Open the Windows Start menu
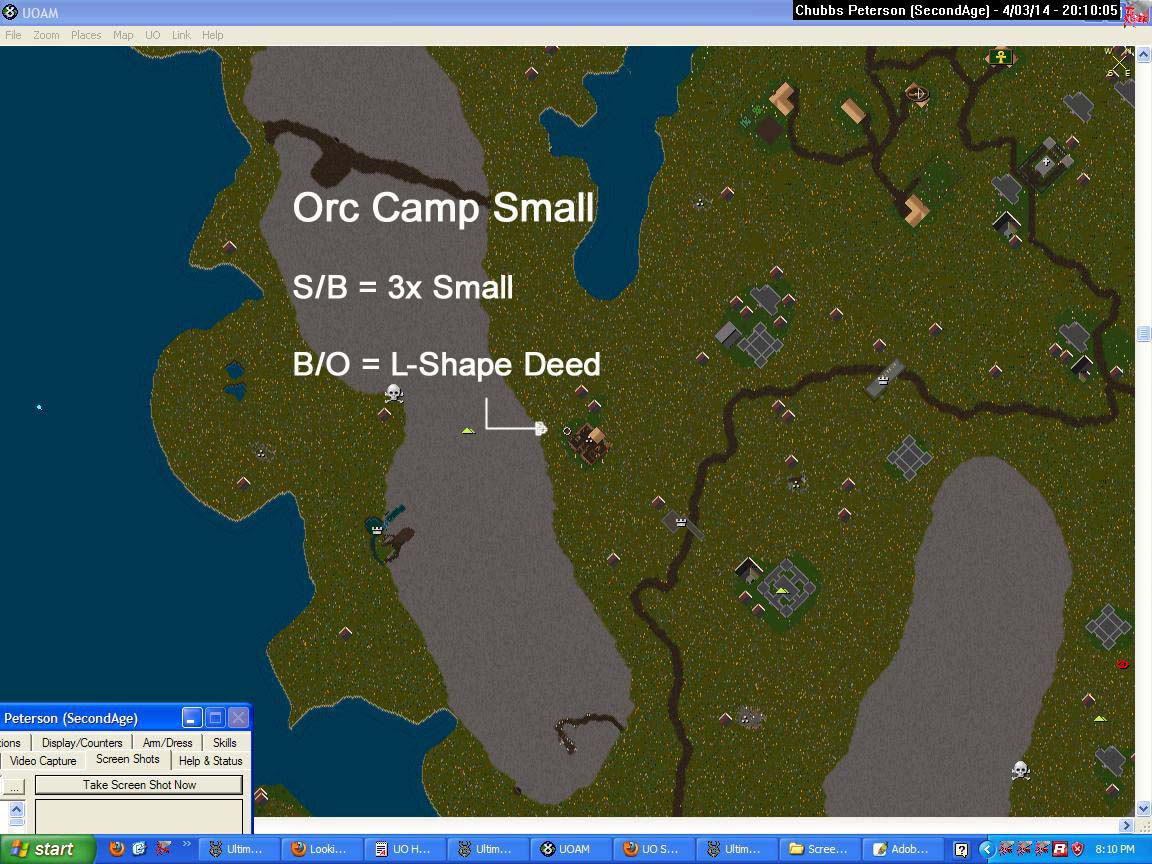This screenshot has height=864, width=1152. click(x=47, y=849)
